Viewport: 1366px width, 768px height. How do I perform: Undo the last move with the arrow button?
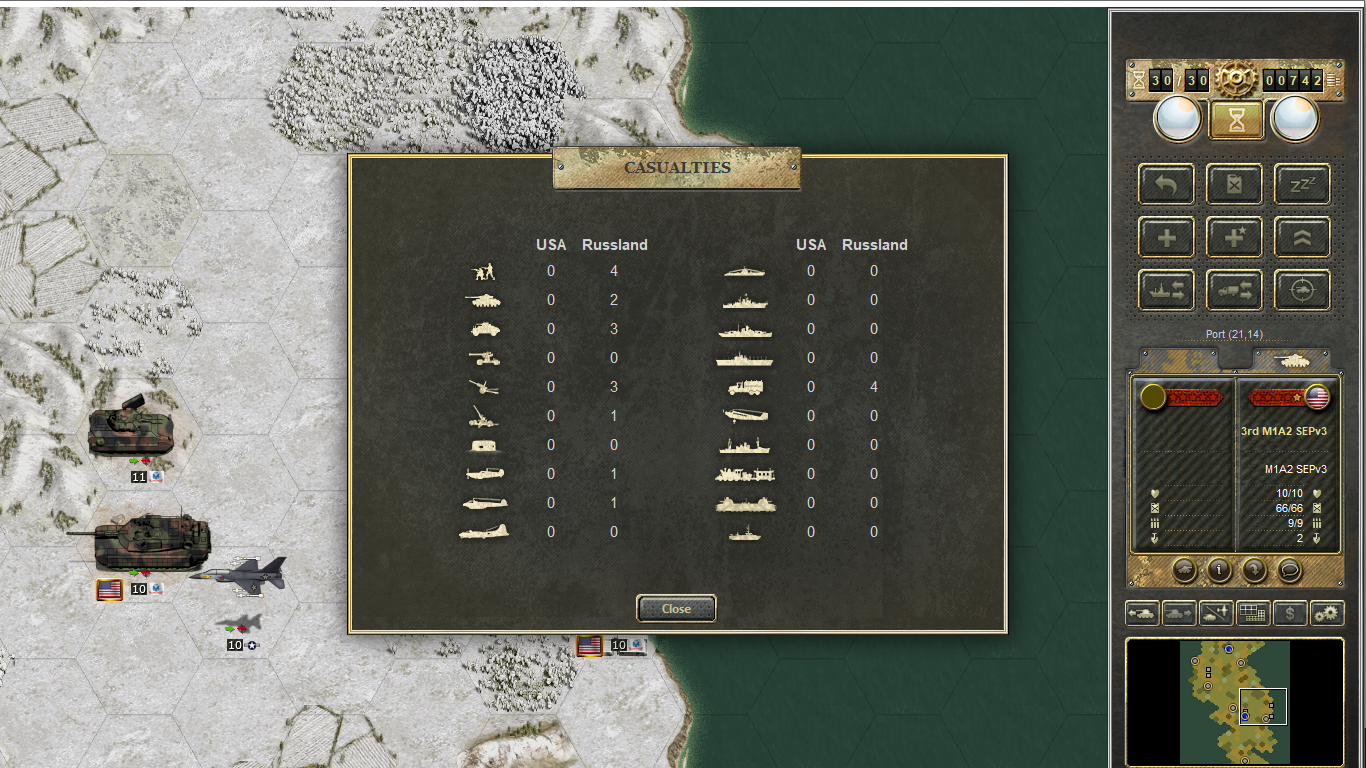point(1166,184)
